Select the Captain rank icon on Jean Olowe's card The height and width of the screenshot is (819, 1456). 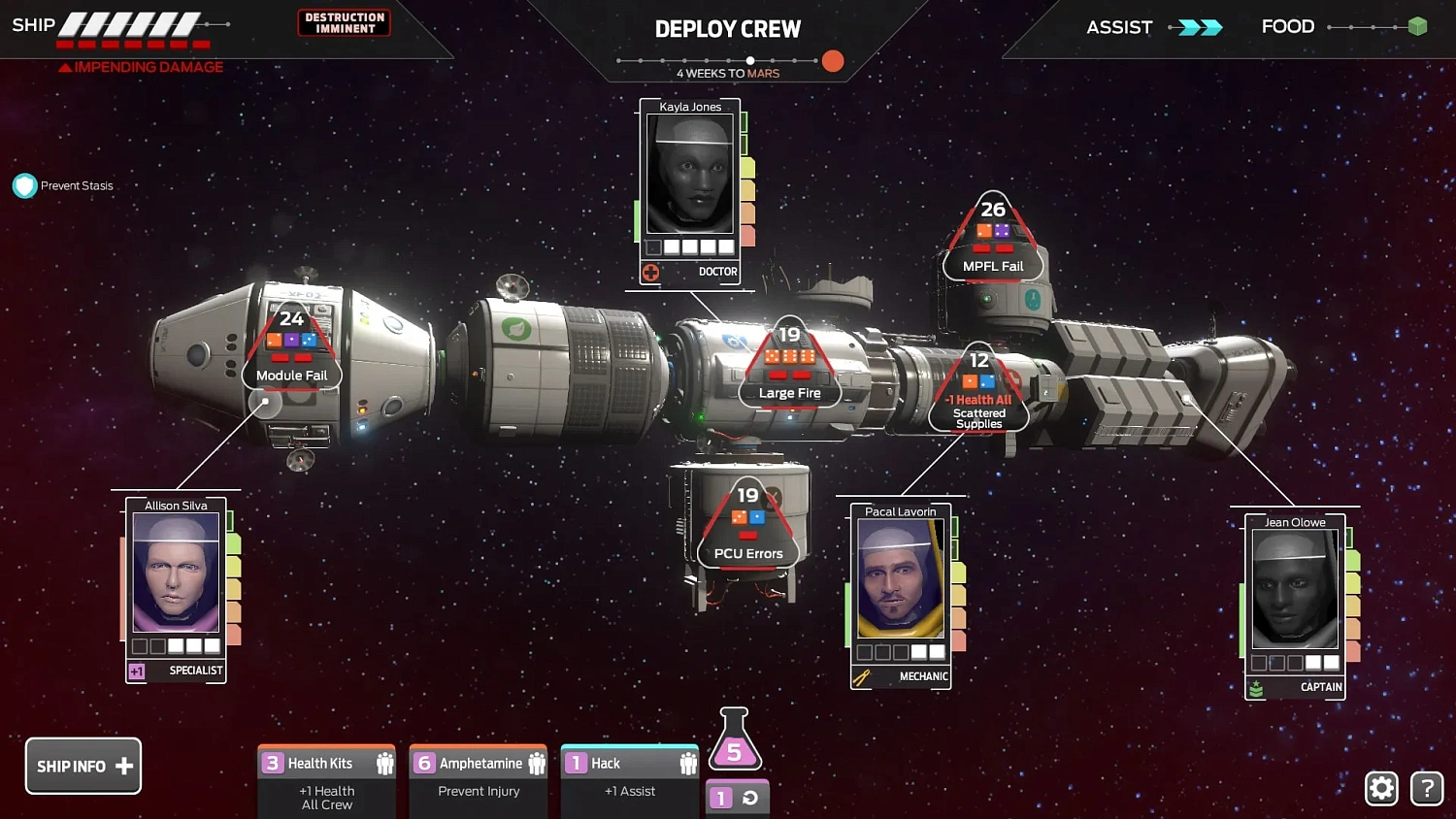coord(1257,687)
